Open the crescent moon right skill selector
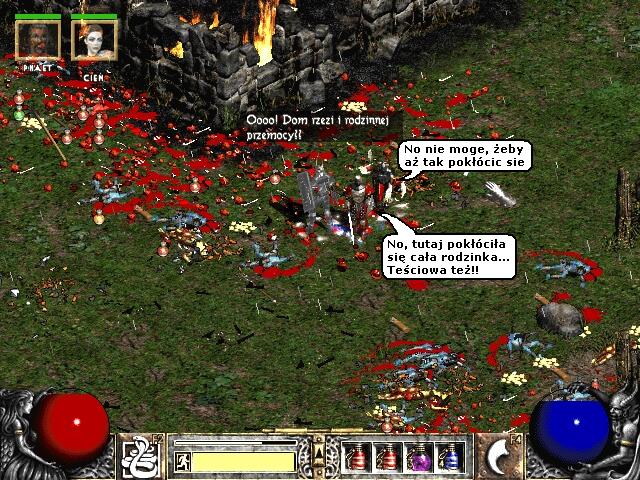Image resolution: width=640 pixels, height=480 pixels. [x=497, y=456]
